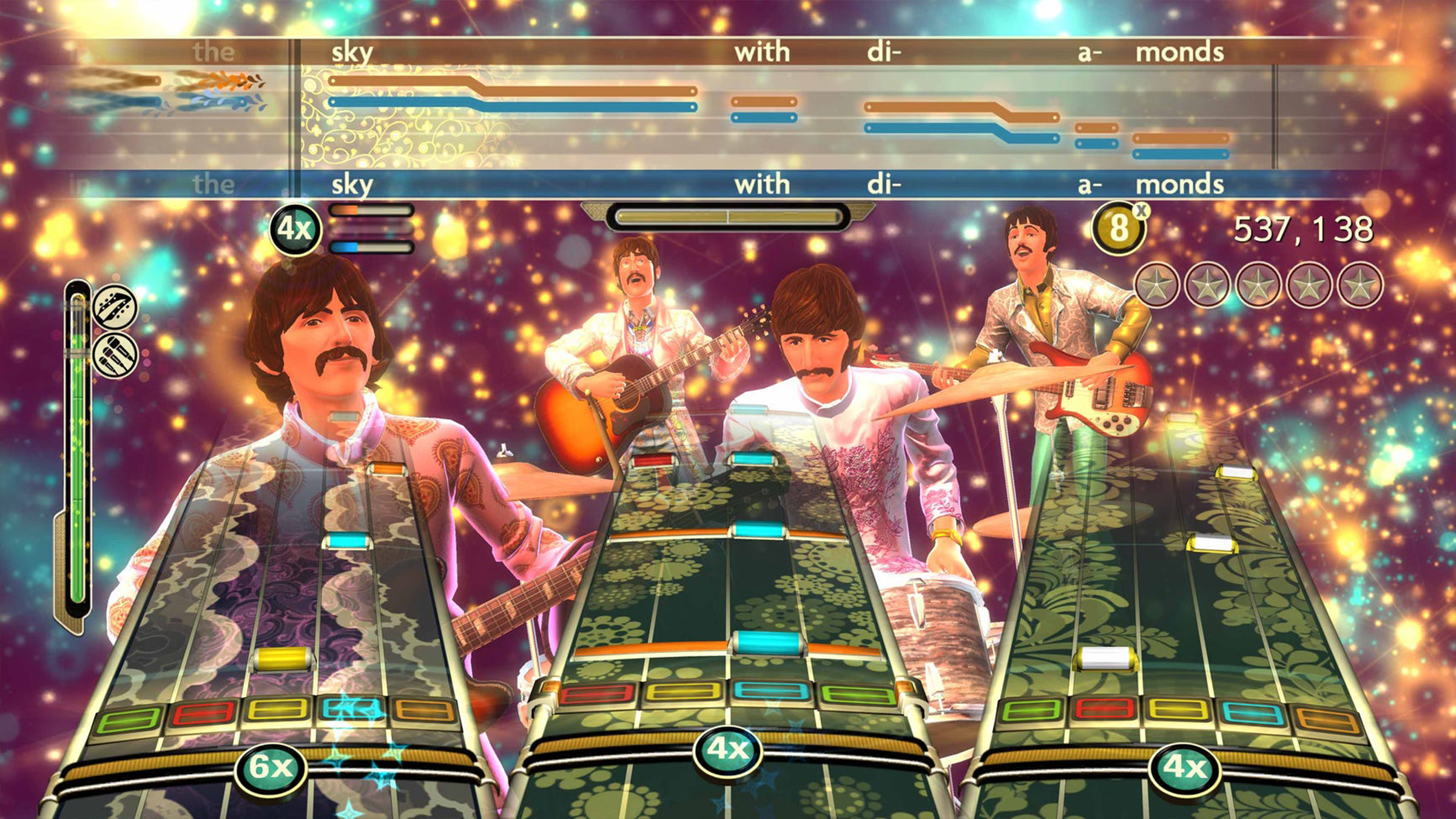The width and height of the screenshot is (1456, 819).
Task: Tap the blue pad target on drum track
Action: point(770,692)
